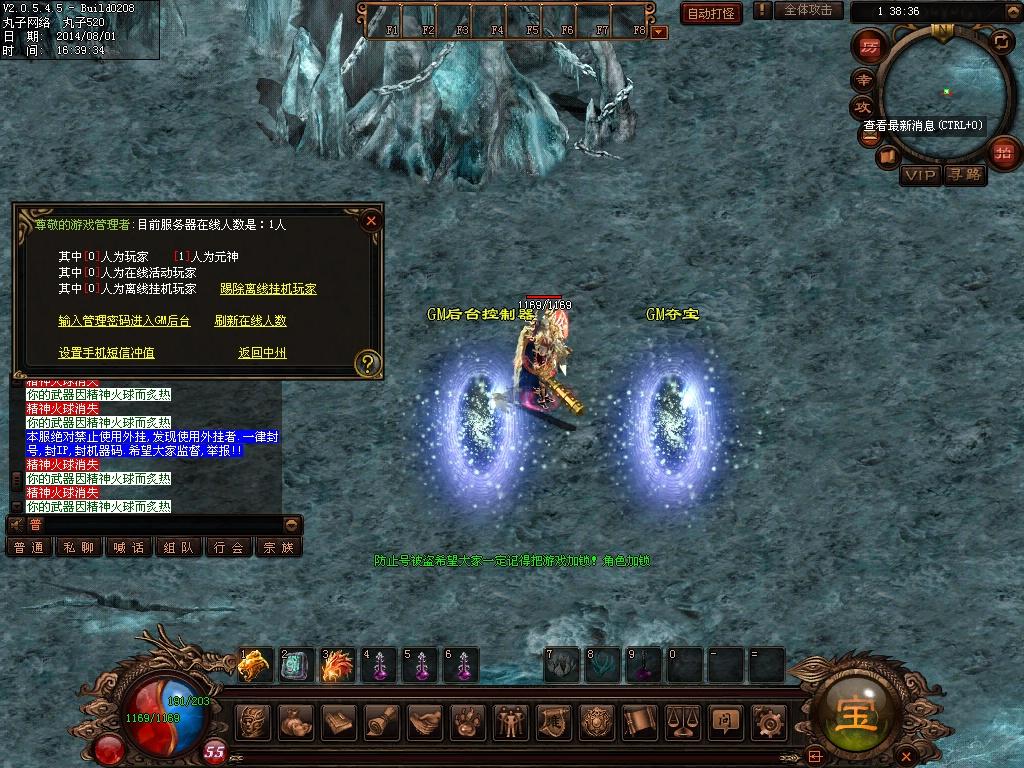Viewport: 1024px width, 768px height.
Task: Toggle the 自动打怪 auto-fight button
Action: coord(712,13)
